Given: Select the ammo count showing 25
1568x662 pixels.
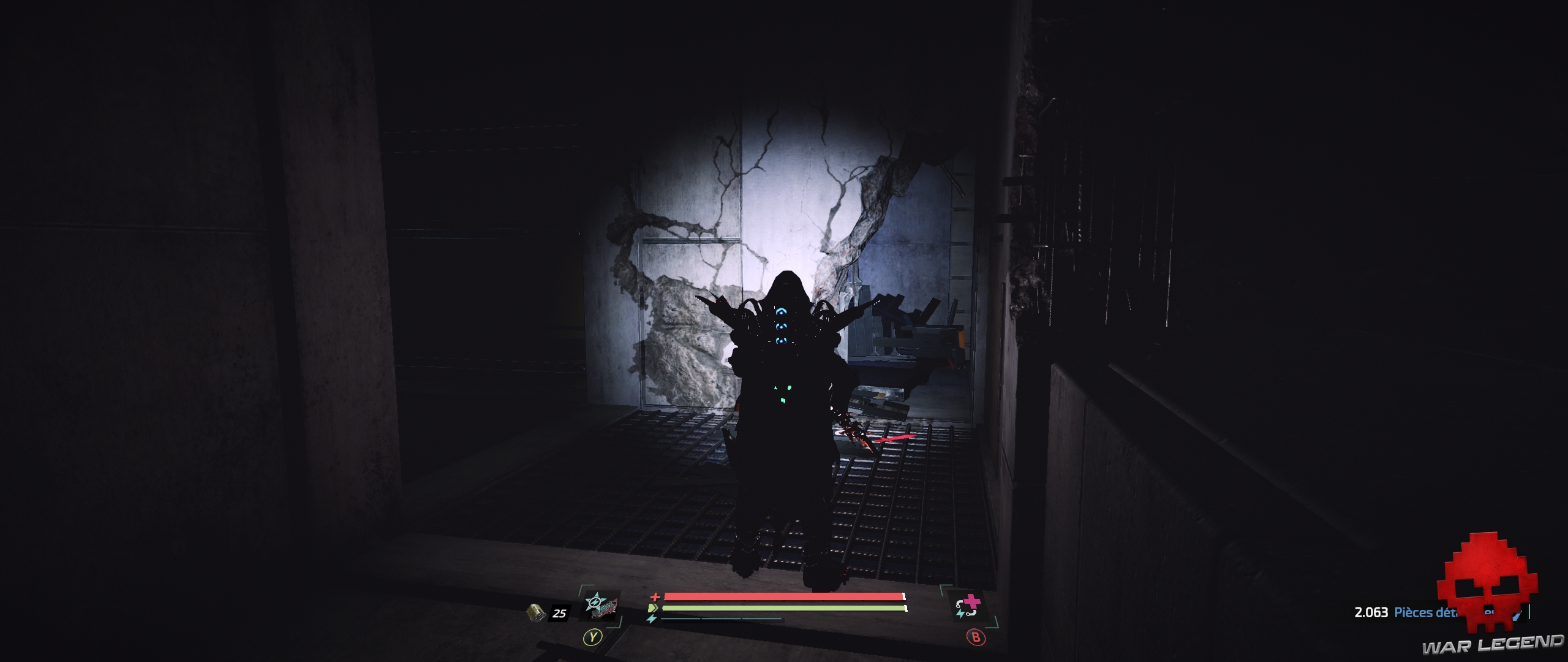Looking at the screenshot, I should [x=559, y=614].
